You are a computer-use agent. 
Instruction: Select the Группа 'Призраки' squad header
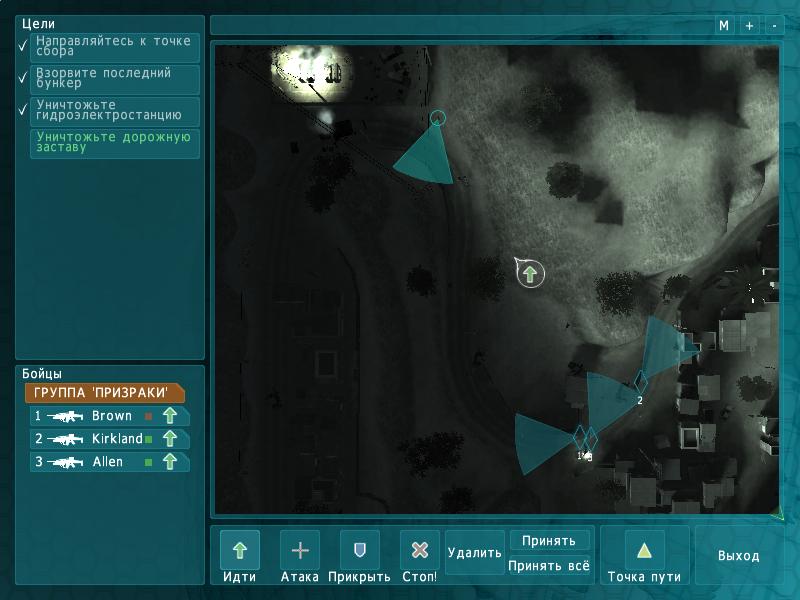[x=104, y=393]
